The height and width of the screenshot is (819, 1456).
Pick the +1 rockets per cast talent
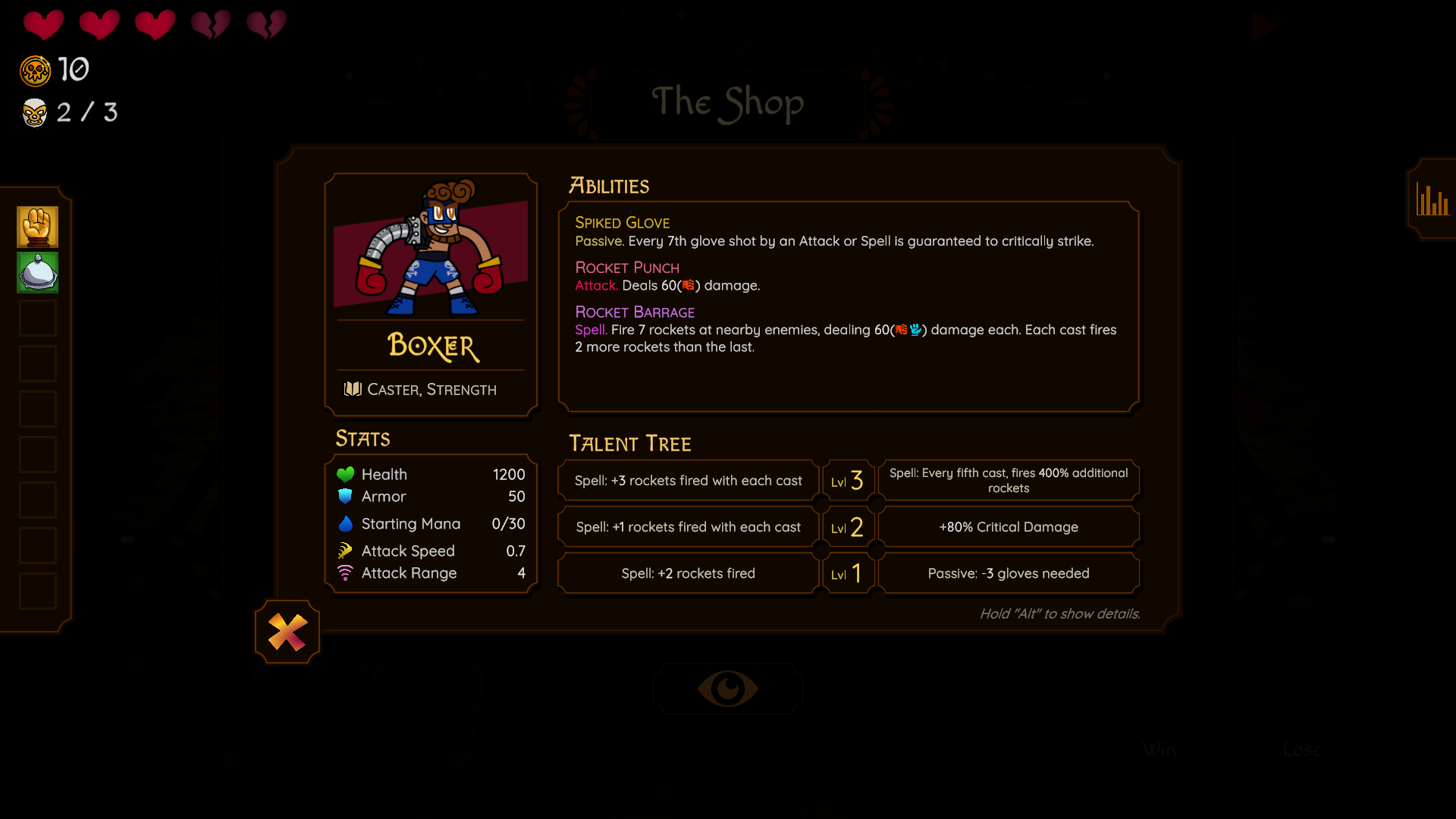(x=688, y=527)
